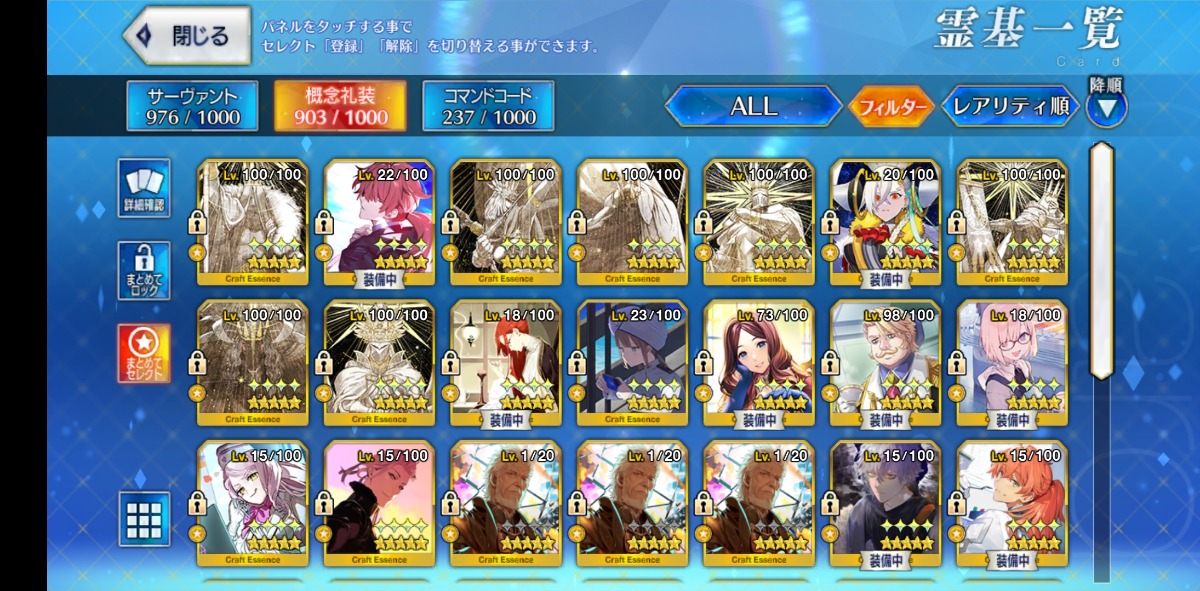The width and height of the screenshot is (1200, 591).
Task: Select the Lv. 20/100 white-haired Craft Essence
Action: click(x=885, y=222)
